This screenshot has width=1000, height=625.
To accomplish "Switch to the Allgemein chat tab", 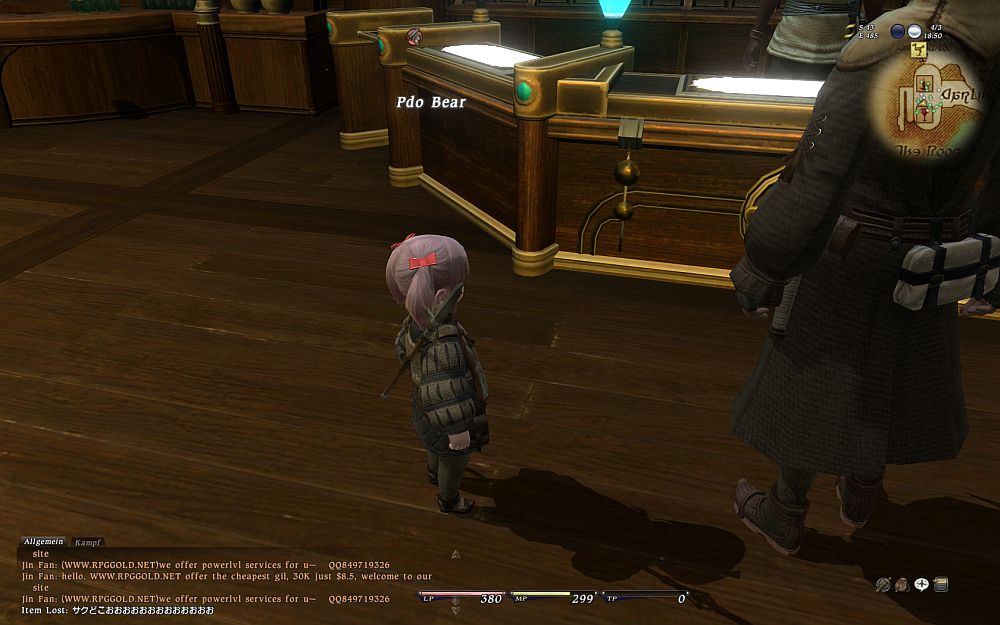I will coord(43,542).
